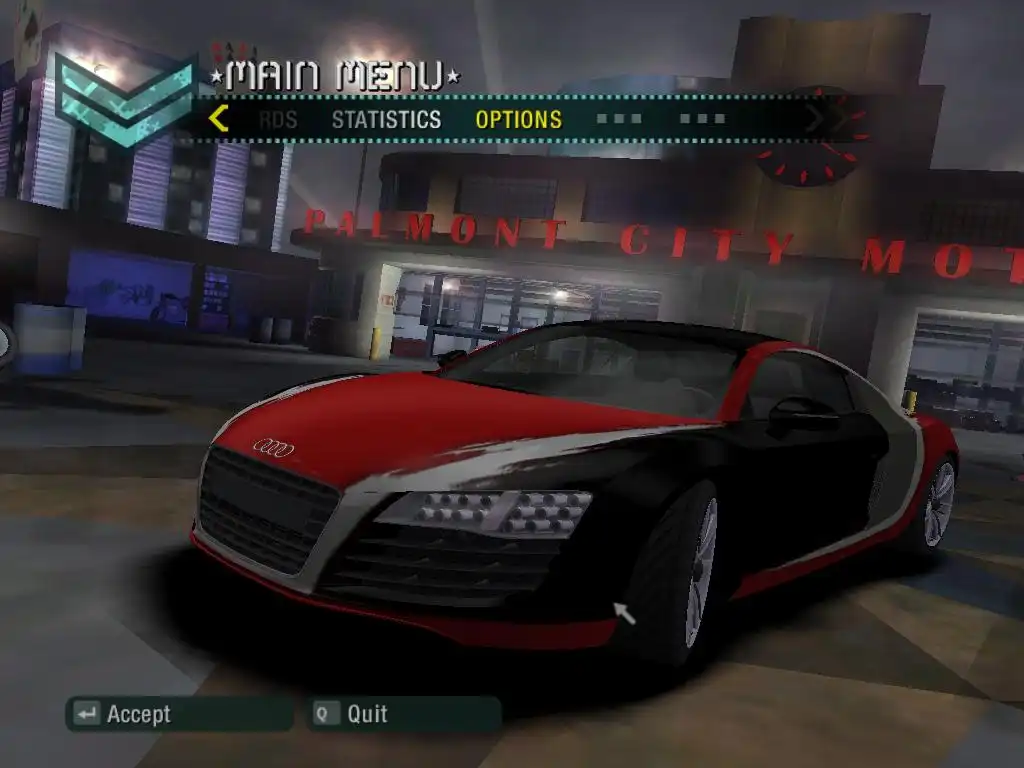This screenshot has width=1024, height=768.
Task: Hit the Quit button
Action: tap(405, 714)
